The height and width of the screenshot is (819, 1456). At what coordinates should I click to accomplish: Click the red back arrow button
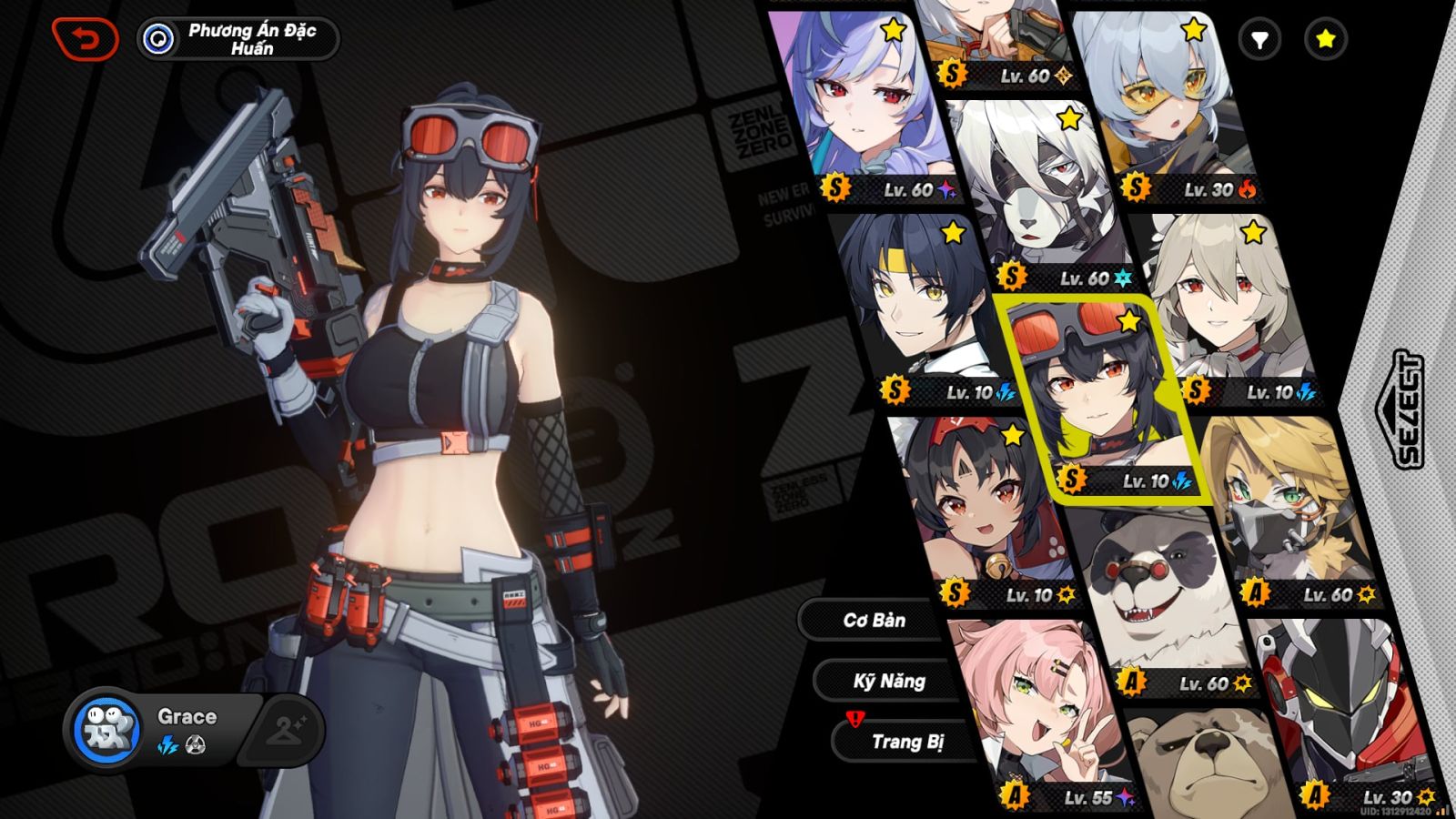click(86, 36)
